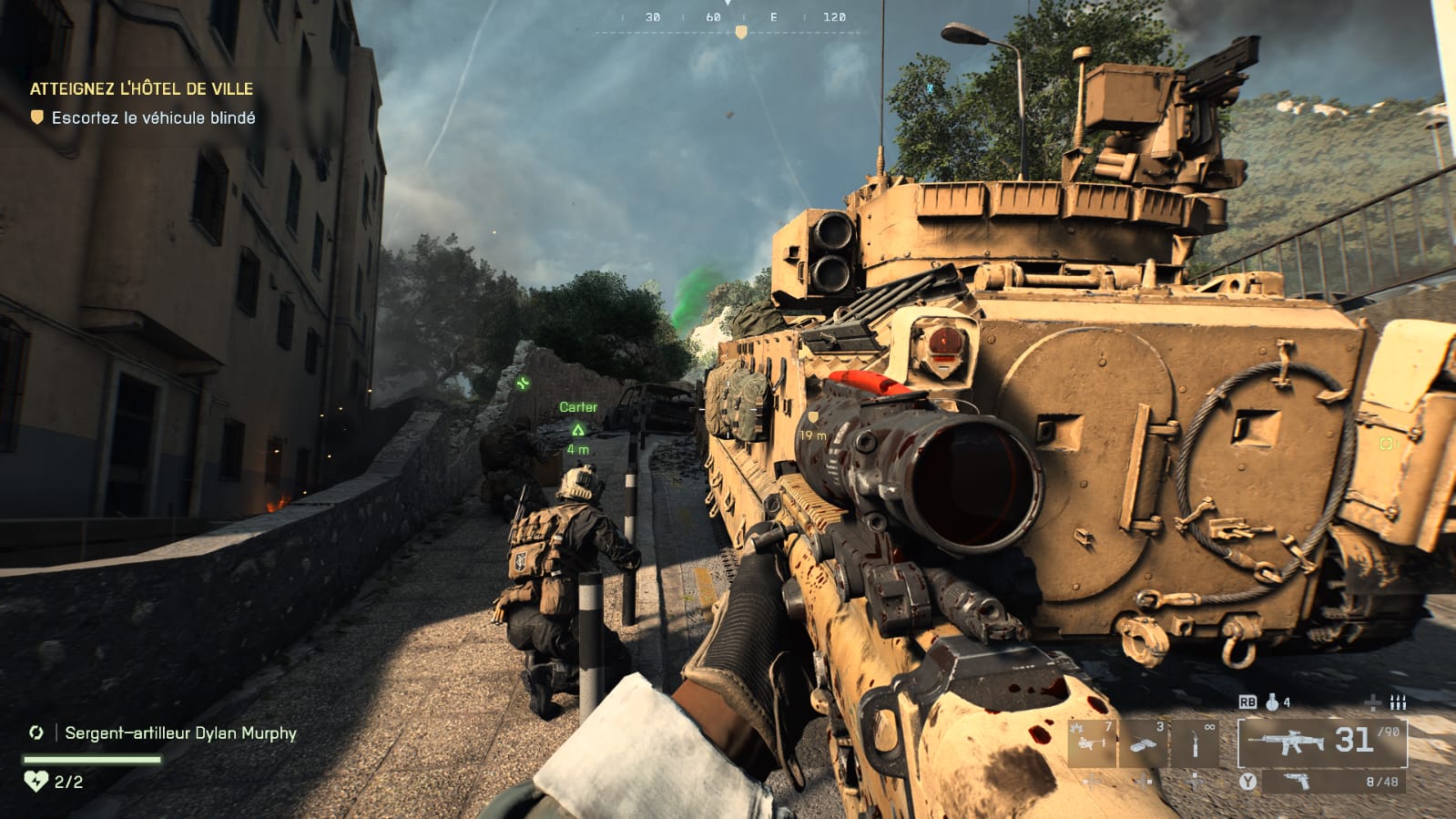Select the assault rifle primary weapon slot
1456x819 pixels.
(x=1321, y=742)
